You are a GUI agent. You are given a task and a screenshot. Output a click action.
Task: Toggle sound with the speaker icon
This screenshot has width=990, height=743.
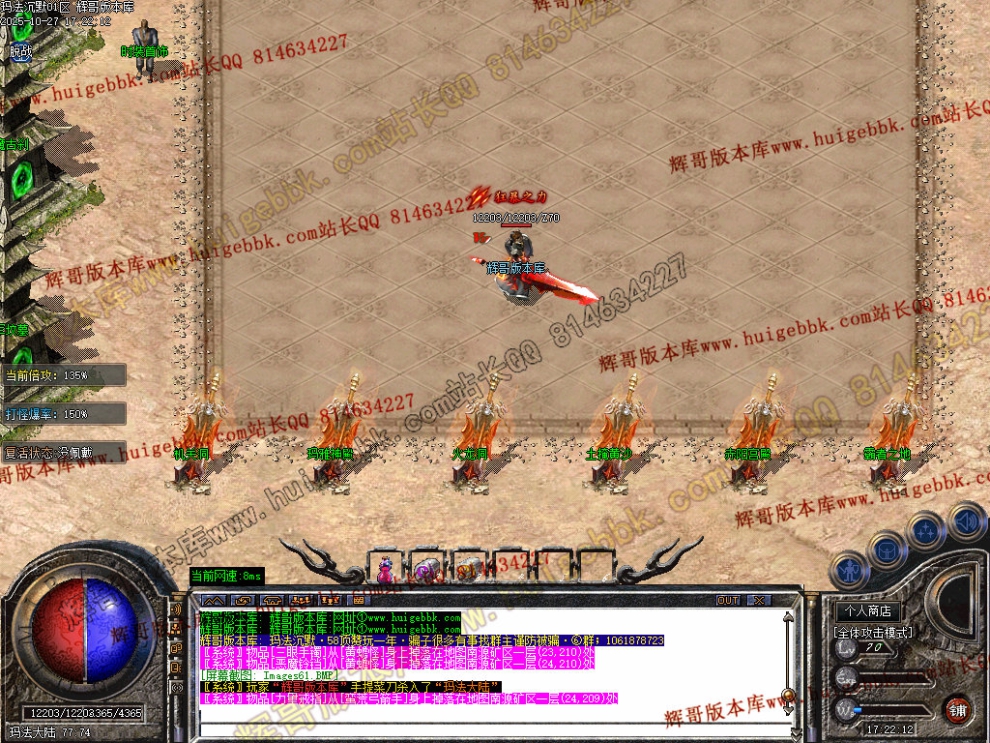point(966,521)
